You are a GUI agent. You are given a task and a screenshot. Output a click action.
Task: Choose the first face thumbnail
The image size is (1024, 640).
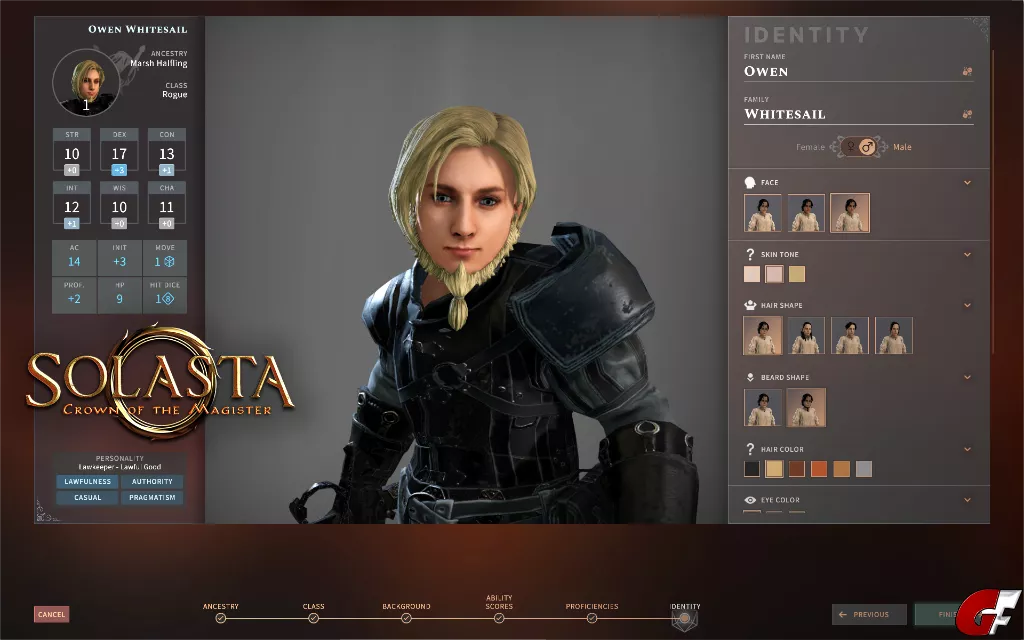(x=763, y=213)
